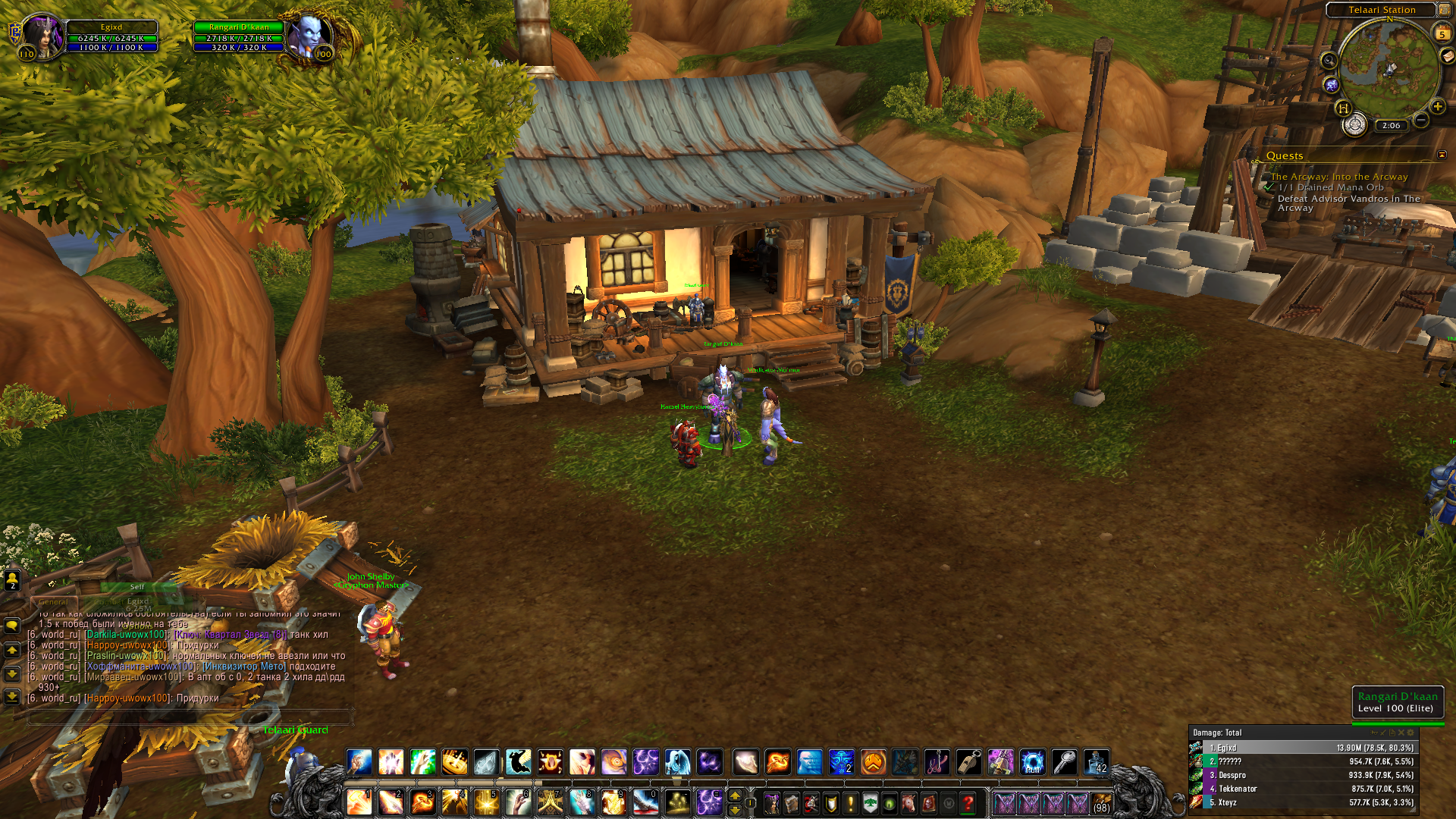Open the red question mark help button

968,802
